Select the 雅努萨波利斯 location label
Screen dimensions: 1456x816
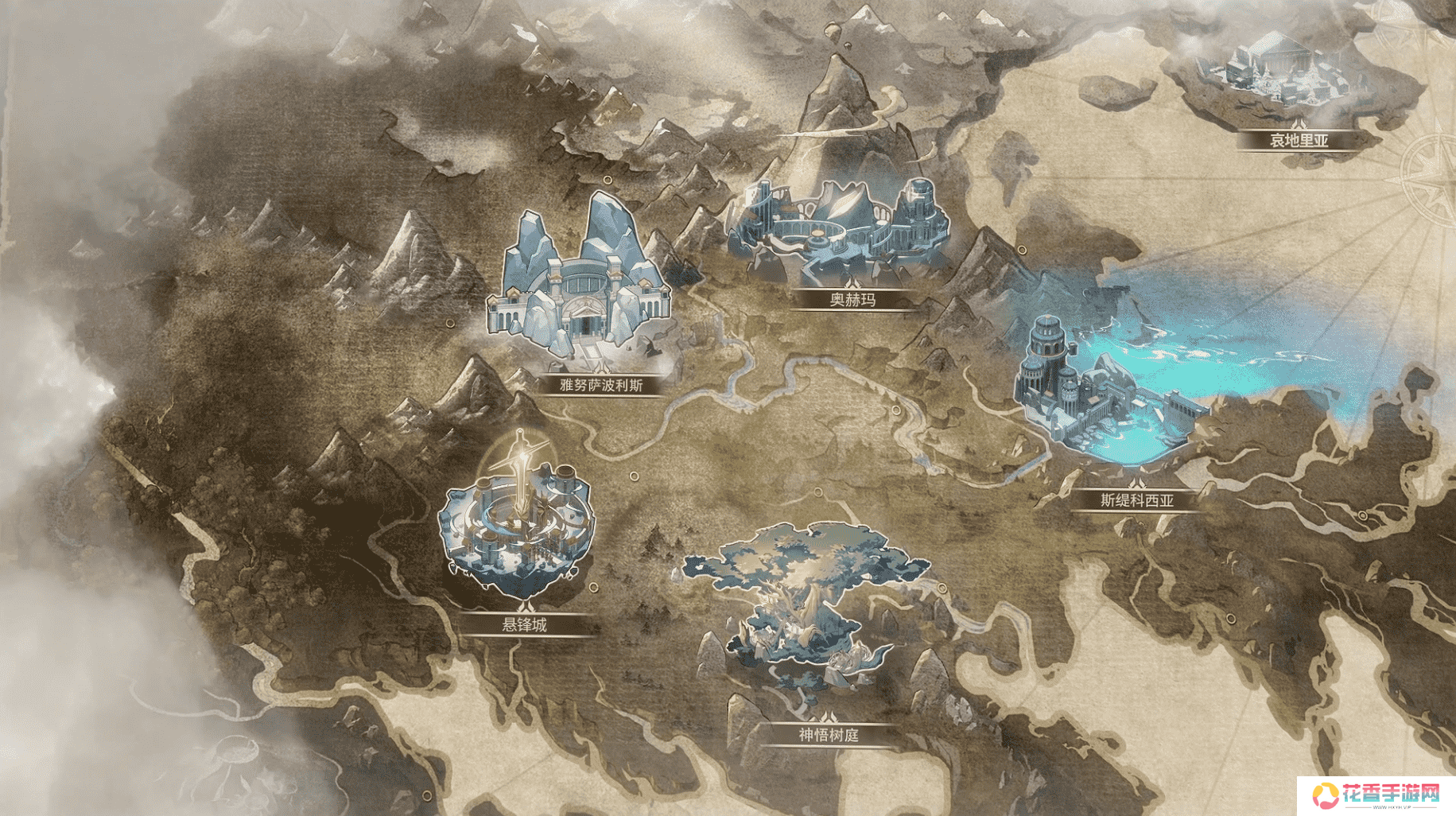[601, 386]
